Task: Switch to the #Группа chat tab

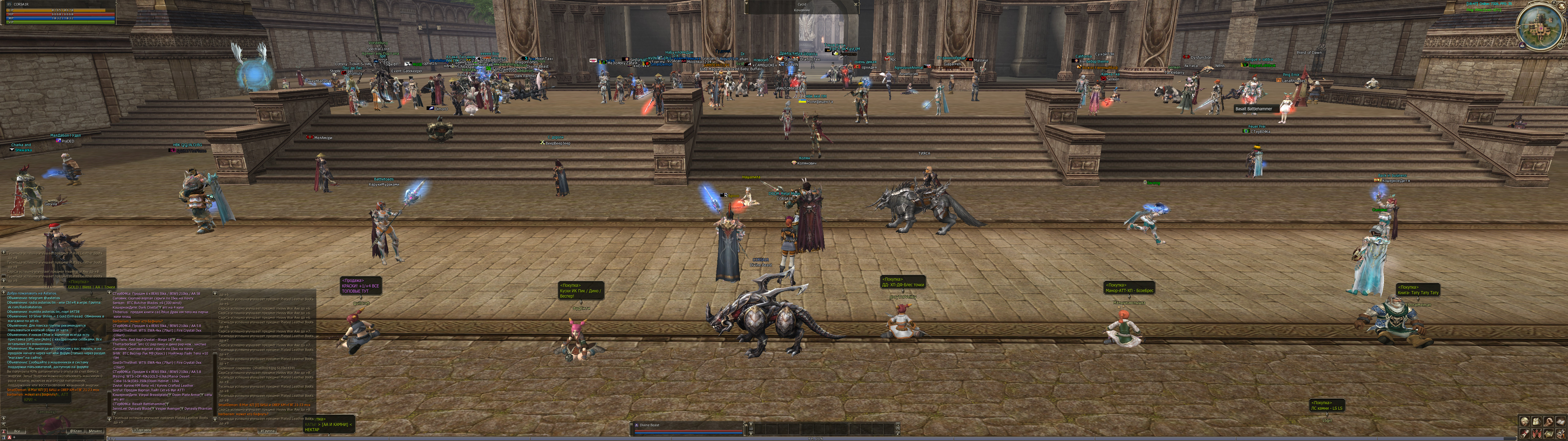Action: tap(267, 431)
